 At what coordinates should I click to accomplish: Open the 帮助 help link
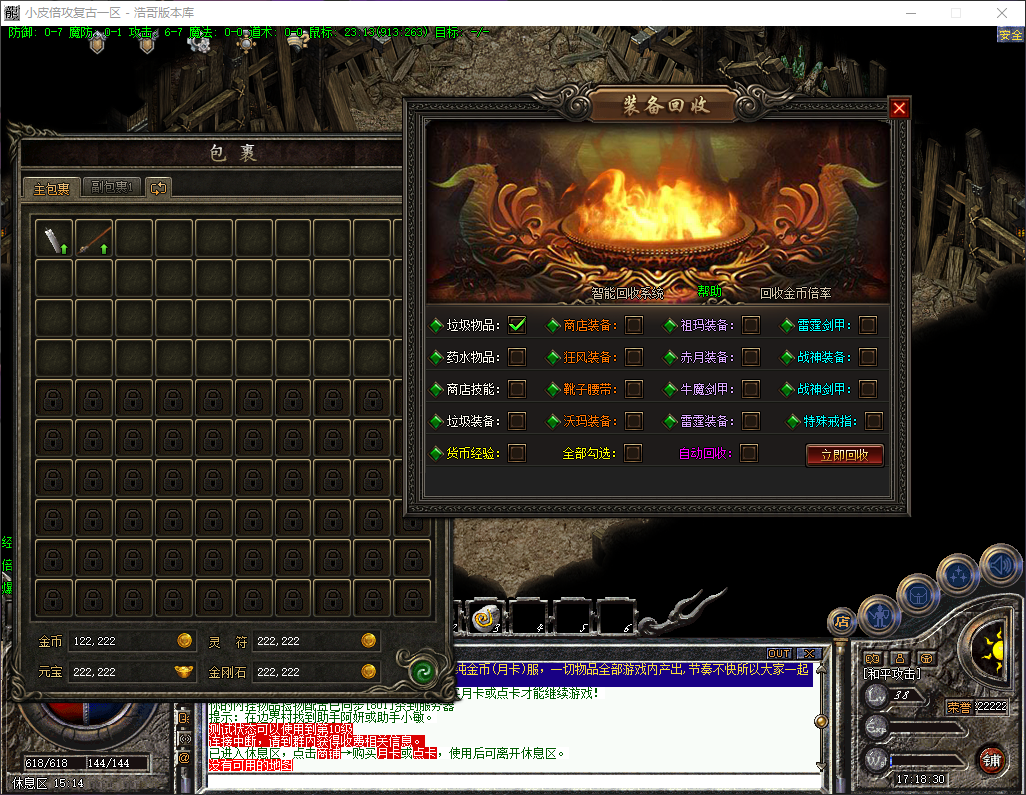(709, 292)
